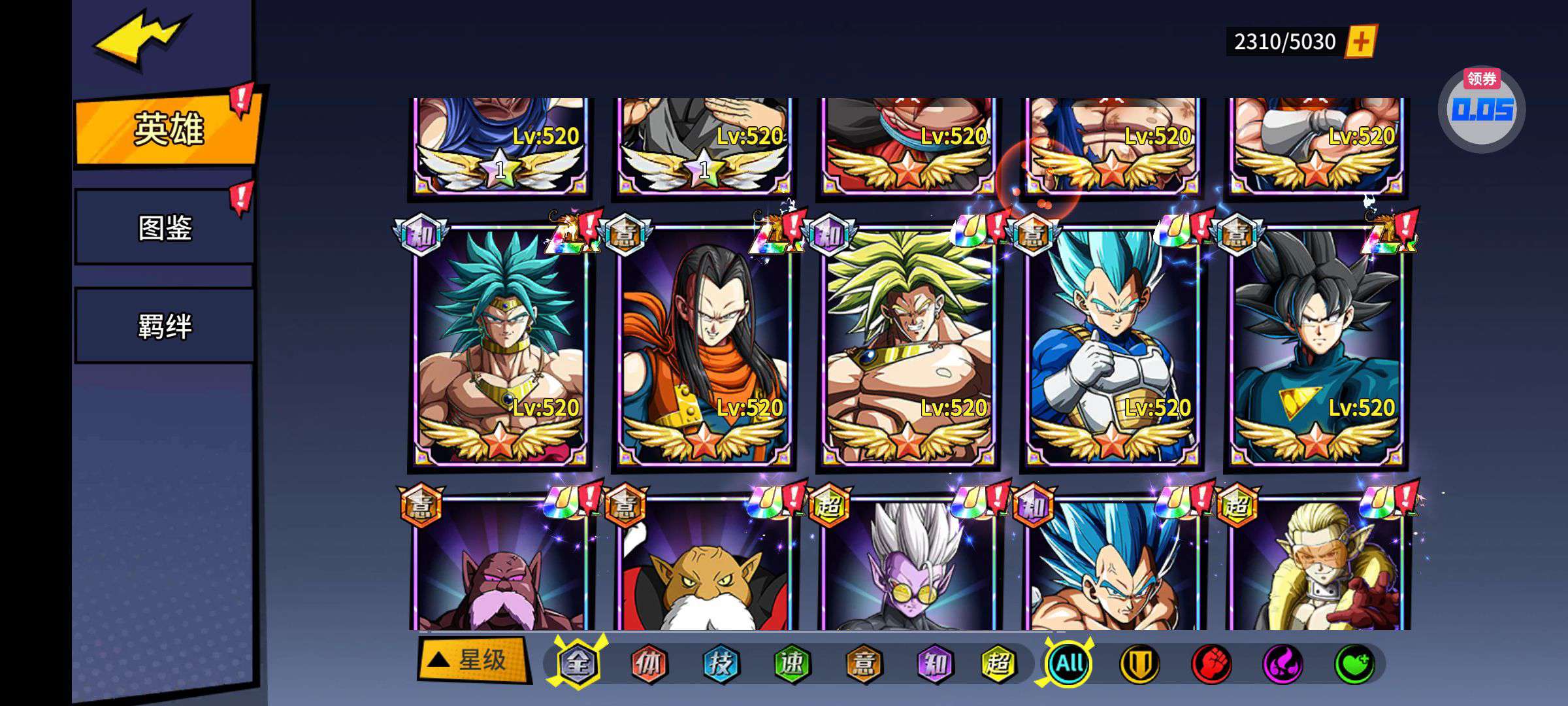Switch to the 英雄 heroes tab
Screen dimensions: 1568x706
coord(168,129)
